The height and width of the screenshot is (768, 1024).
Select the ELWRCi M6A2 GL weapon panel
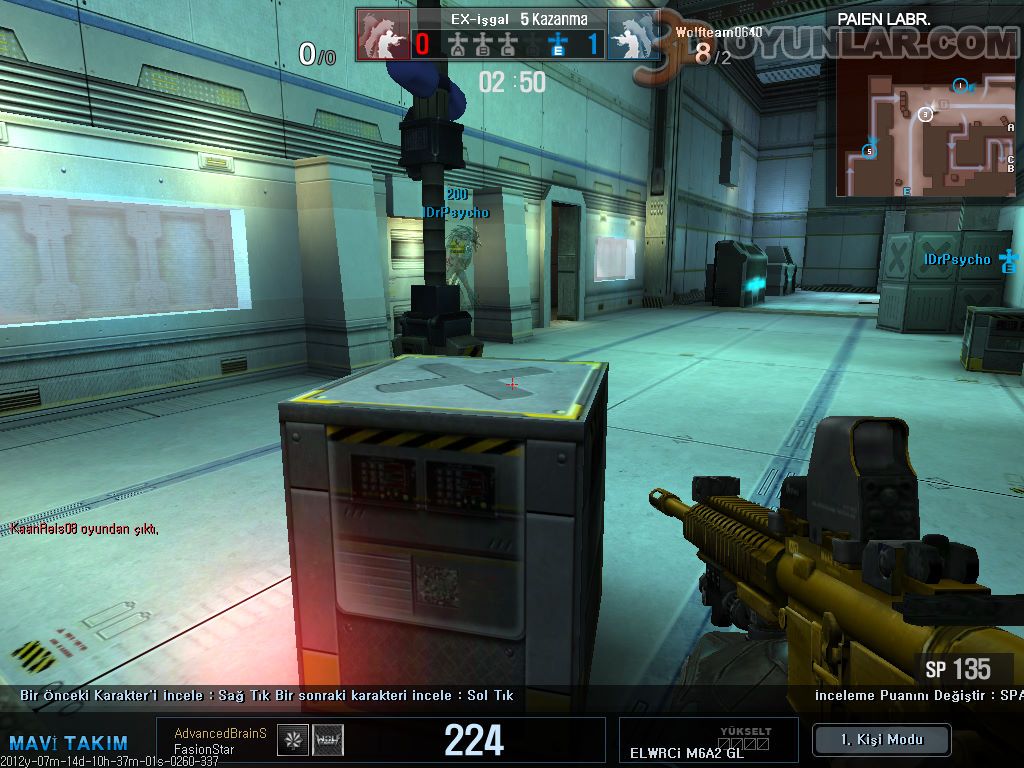pos(708,741)
